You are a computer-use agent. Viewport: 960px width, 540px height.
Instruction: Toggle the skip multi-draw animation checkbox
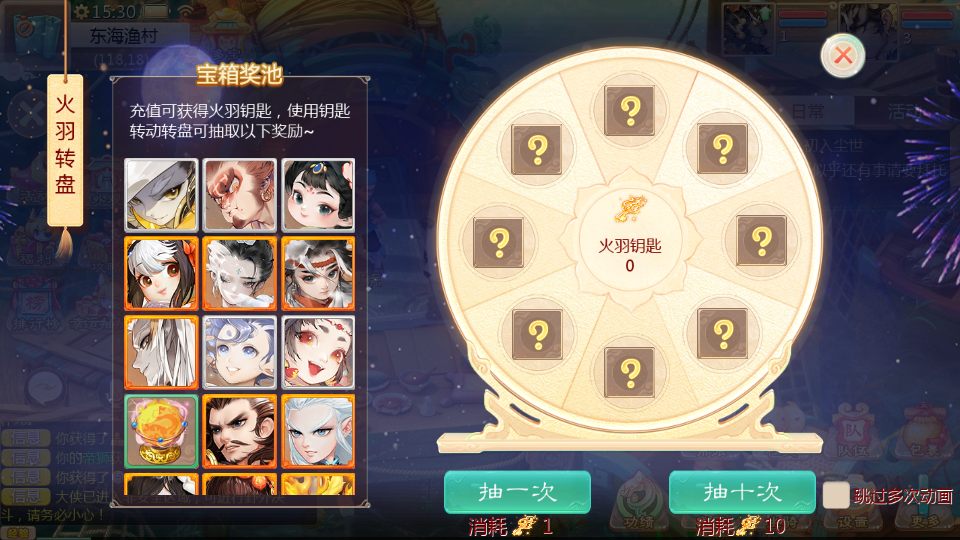point(836,495)
